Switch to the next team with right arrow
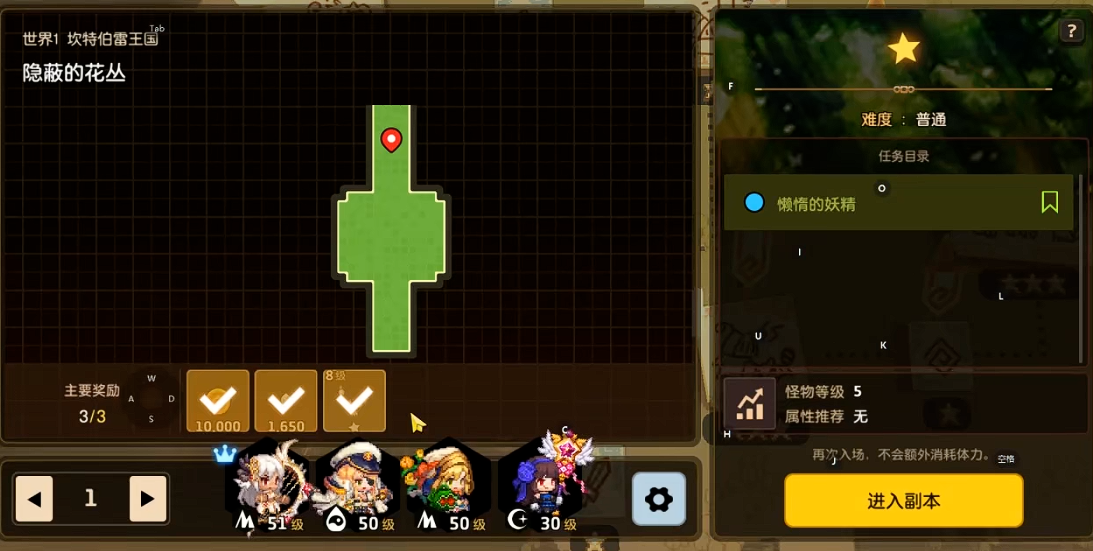This screenshot has height=551, width=1093. click(x=147, y=499)
